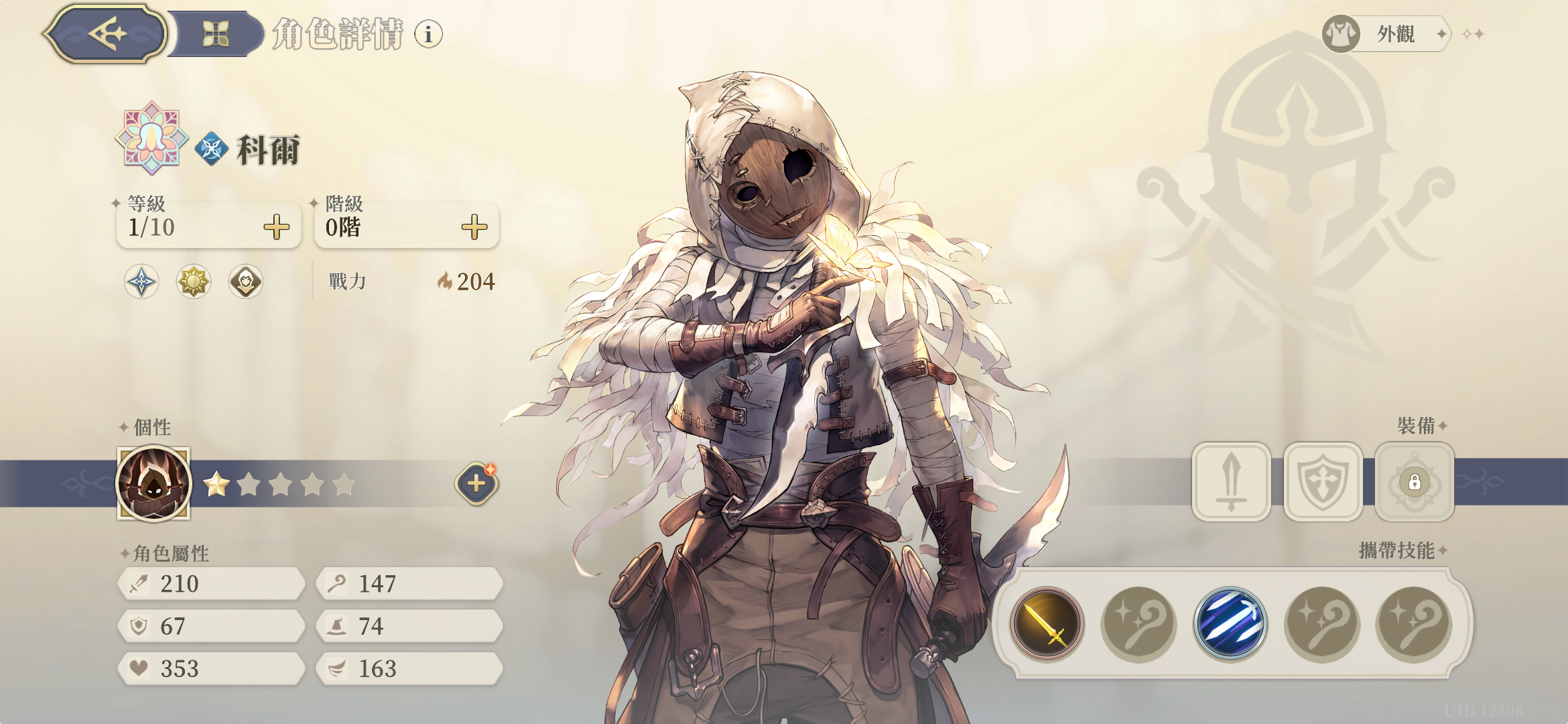This screenshot has width=1568, height=724.
Task: Go back using the arrow button
Action: tap(106, 34)
